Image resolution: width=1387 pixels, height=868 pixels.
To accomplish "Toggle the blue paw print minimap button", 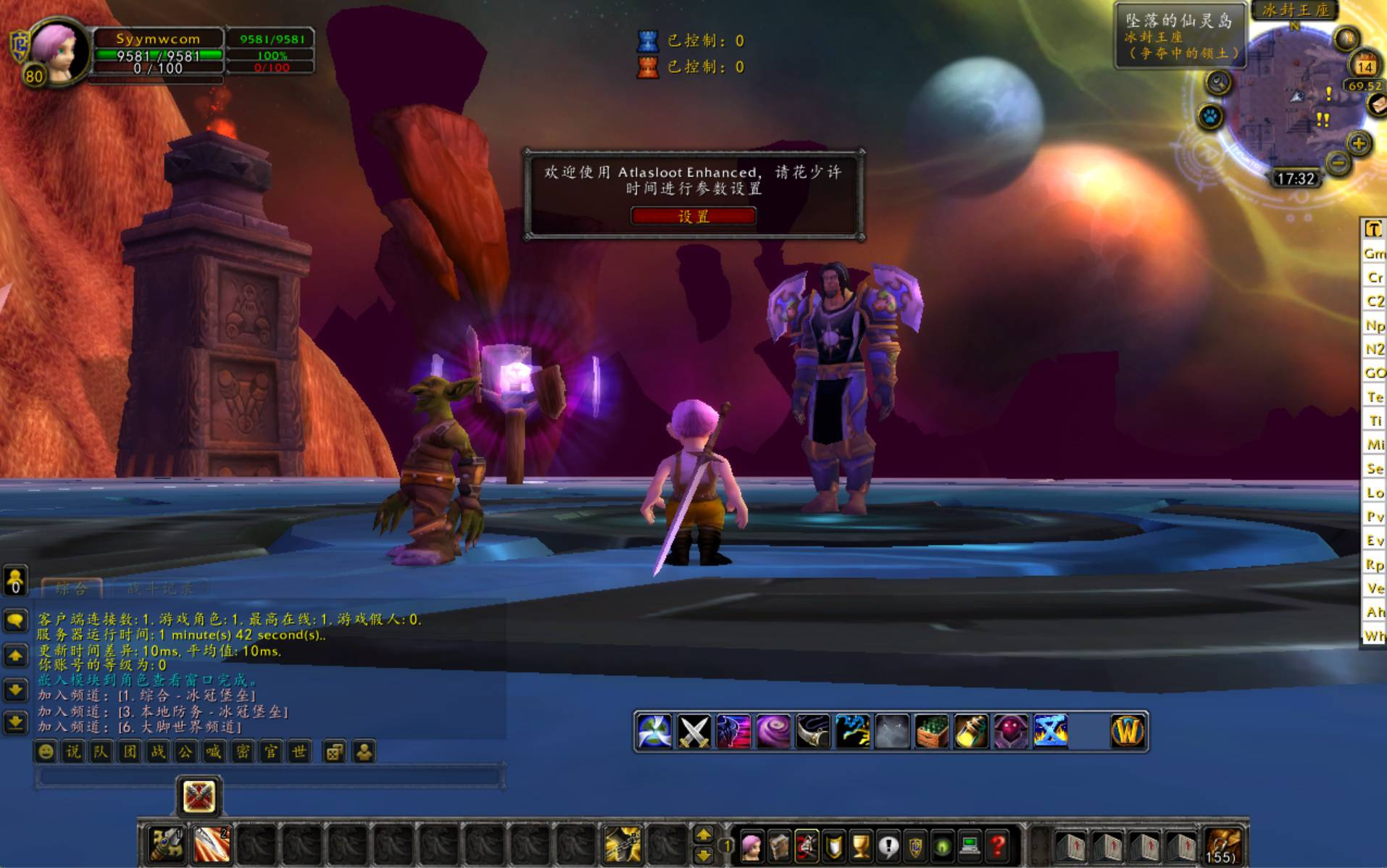I will (x=1210, y=116).
